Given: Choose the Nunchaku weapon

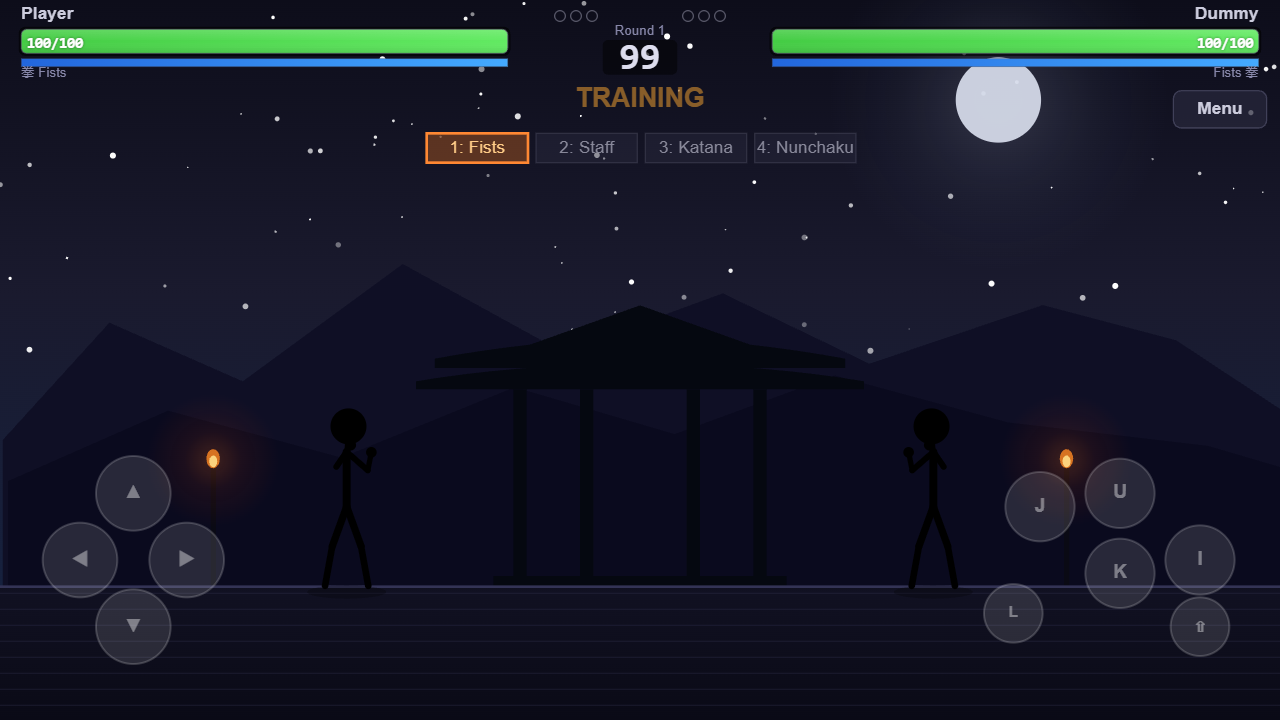Looking at the screenshot, I should click(x=805, y=147).
